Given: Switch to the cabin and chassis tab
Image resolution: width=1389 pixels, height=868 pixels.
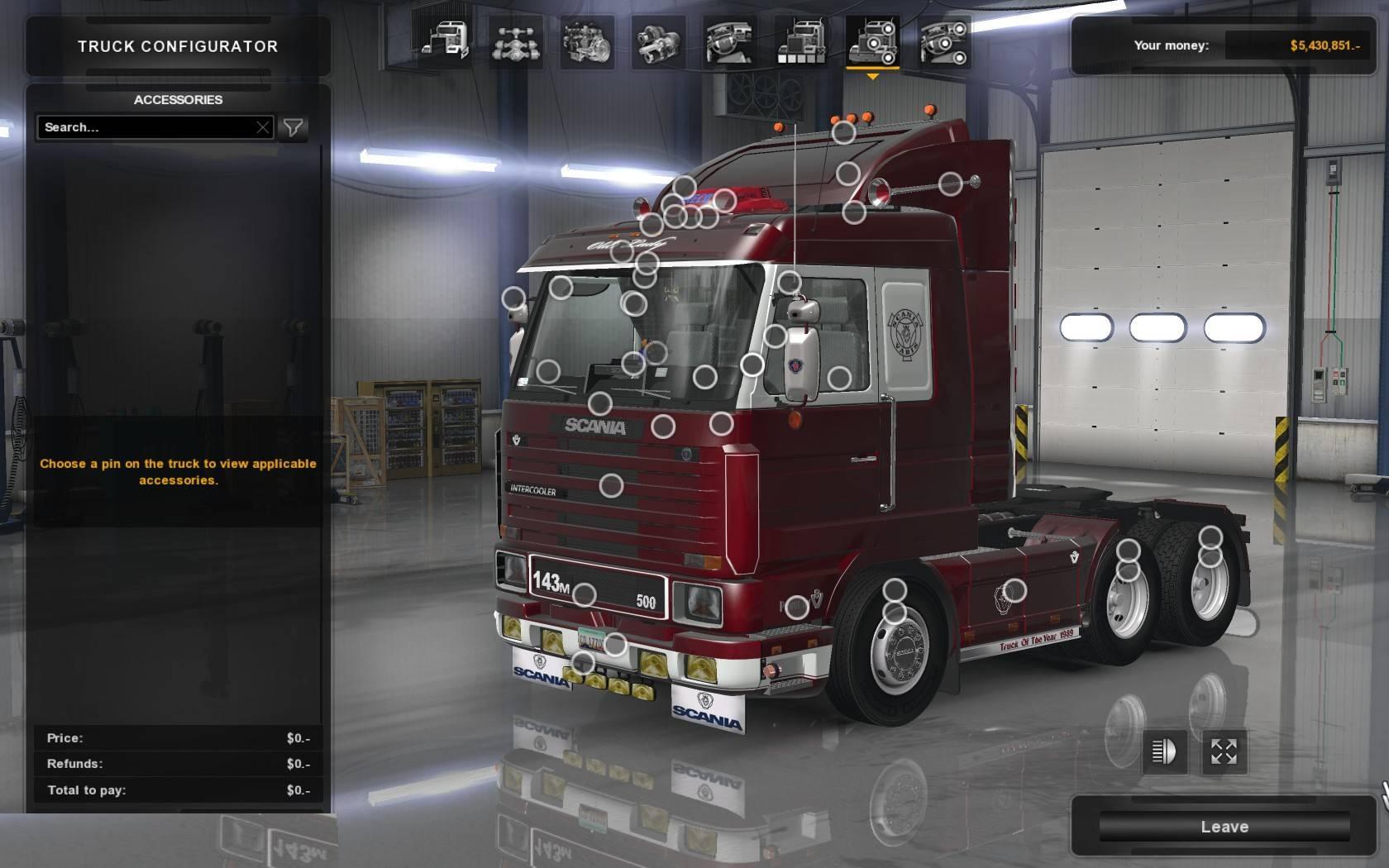Looking at the screenshot, I should click(x=444, y=41).
